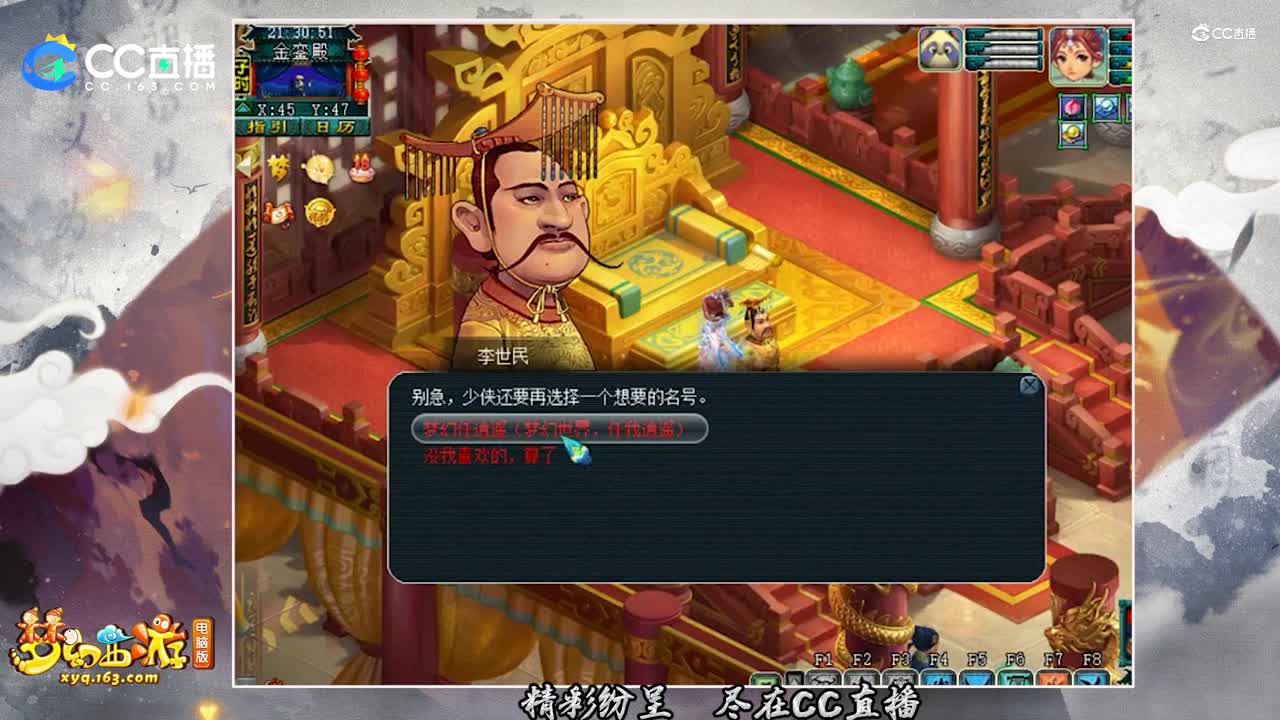1280x720 pixels.
Task: Open the character avatar portrait
Action: click(1078, 53)
